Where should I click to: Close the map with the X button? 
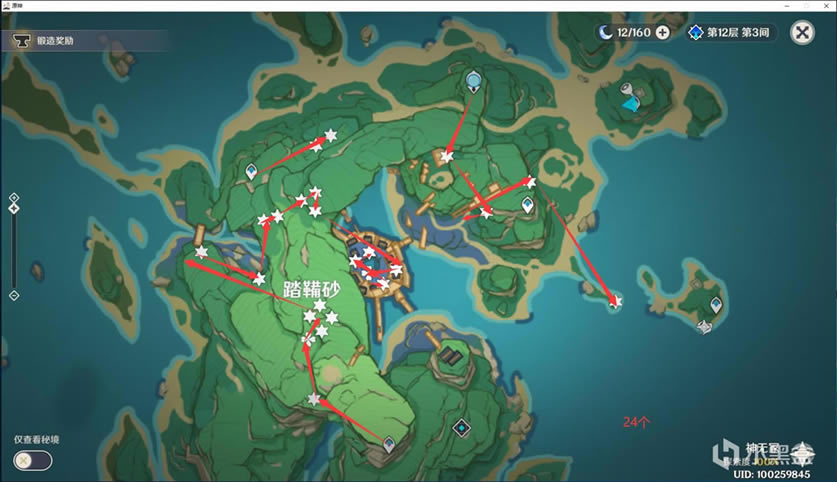point(801,33)
